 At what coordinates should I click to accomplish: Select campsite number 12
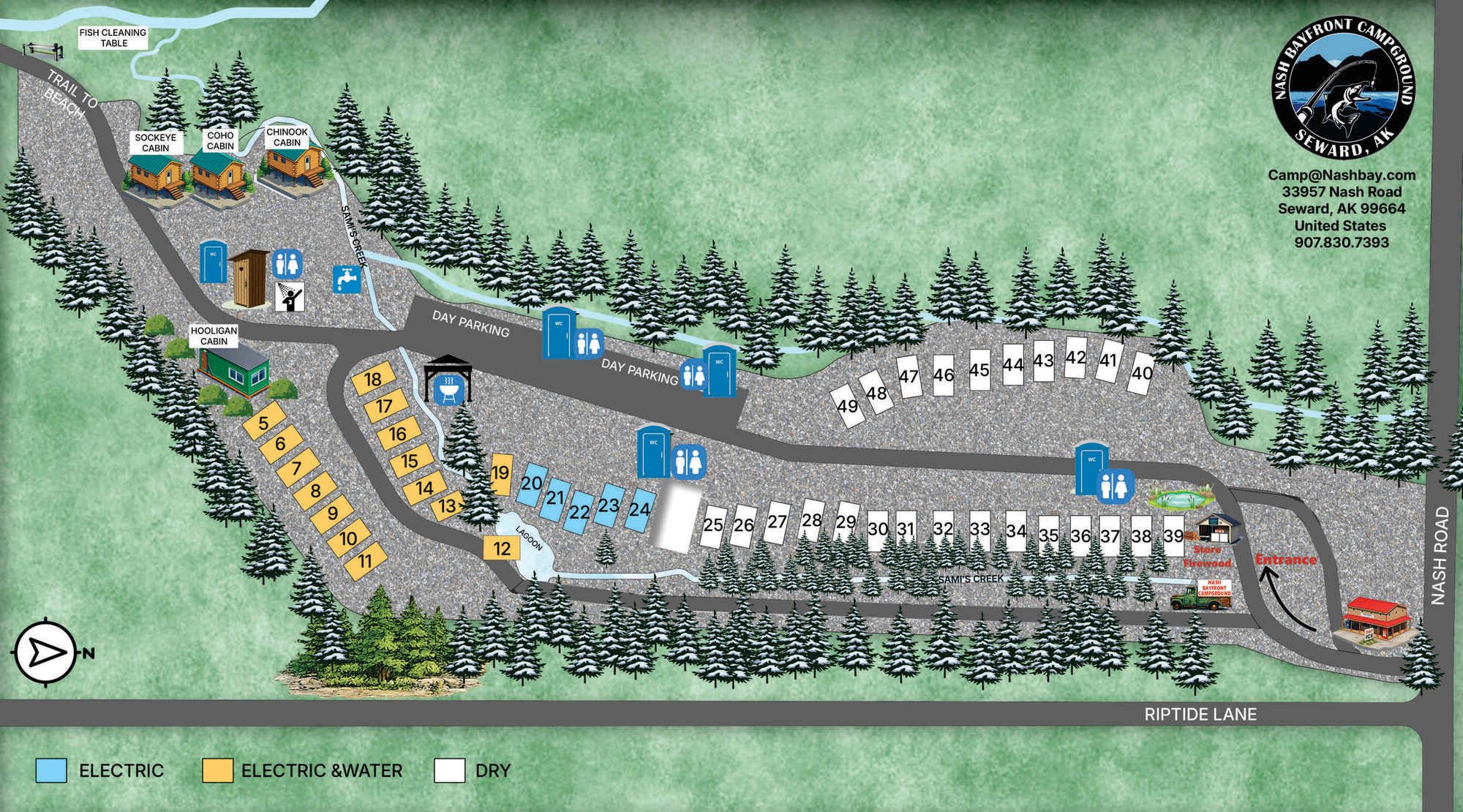(x=501, y=548)
